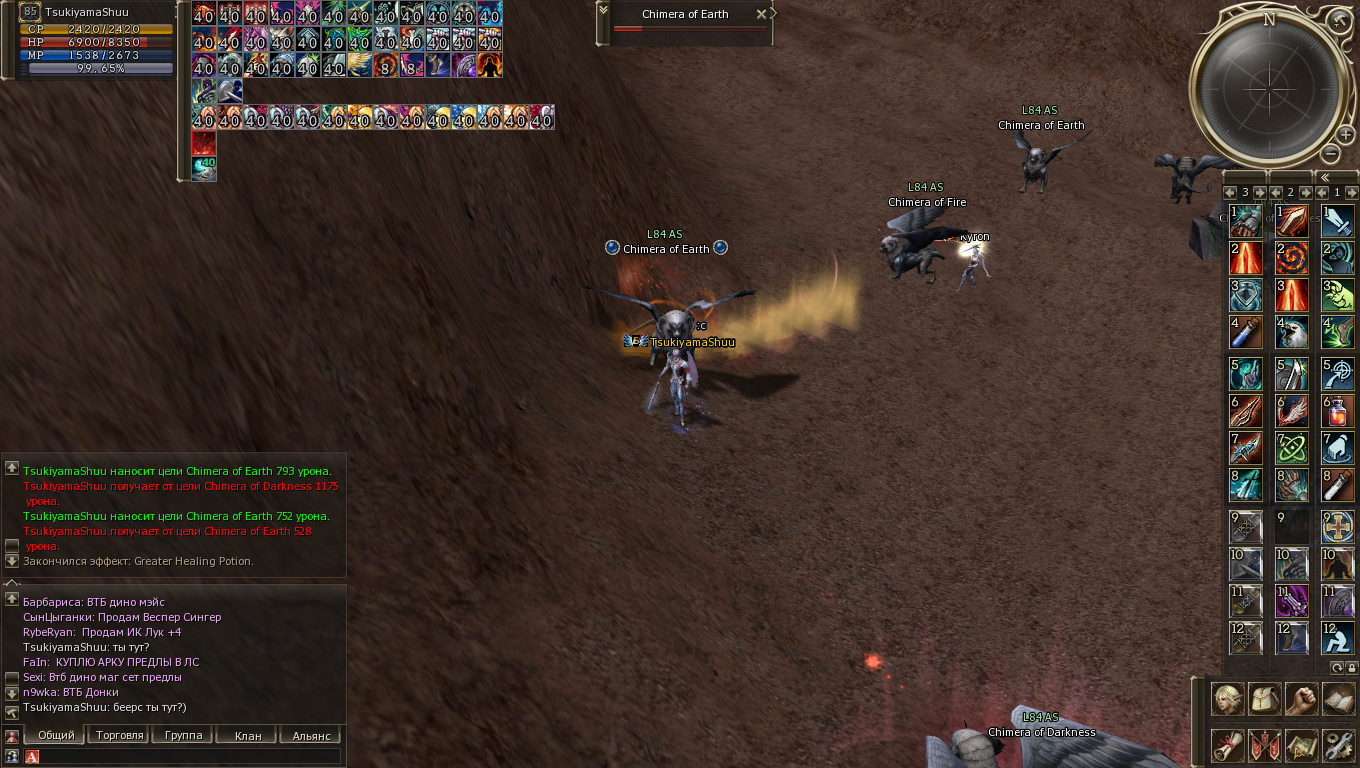Screen dimensions: 1360x768
Task: Switch to the Торговля chat tab
Action: pyautogui.click(x=118, y=735)
